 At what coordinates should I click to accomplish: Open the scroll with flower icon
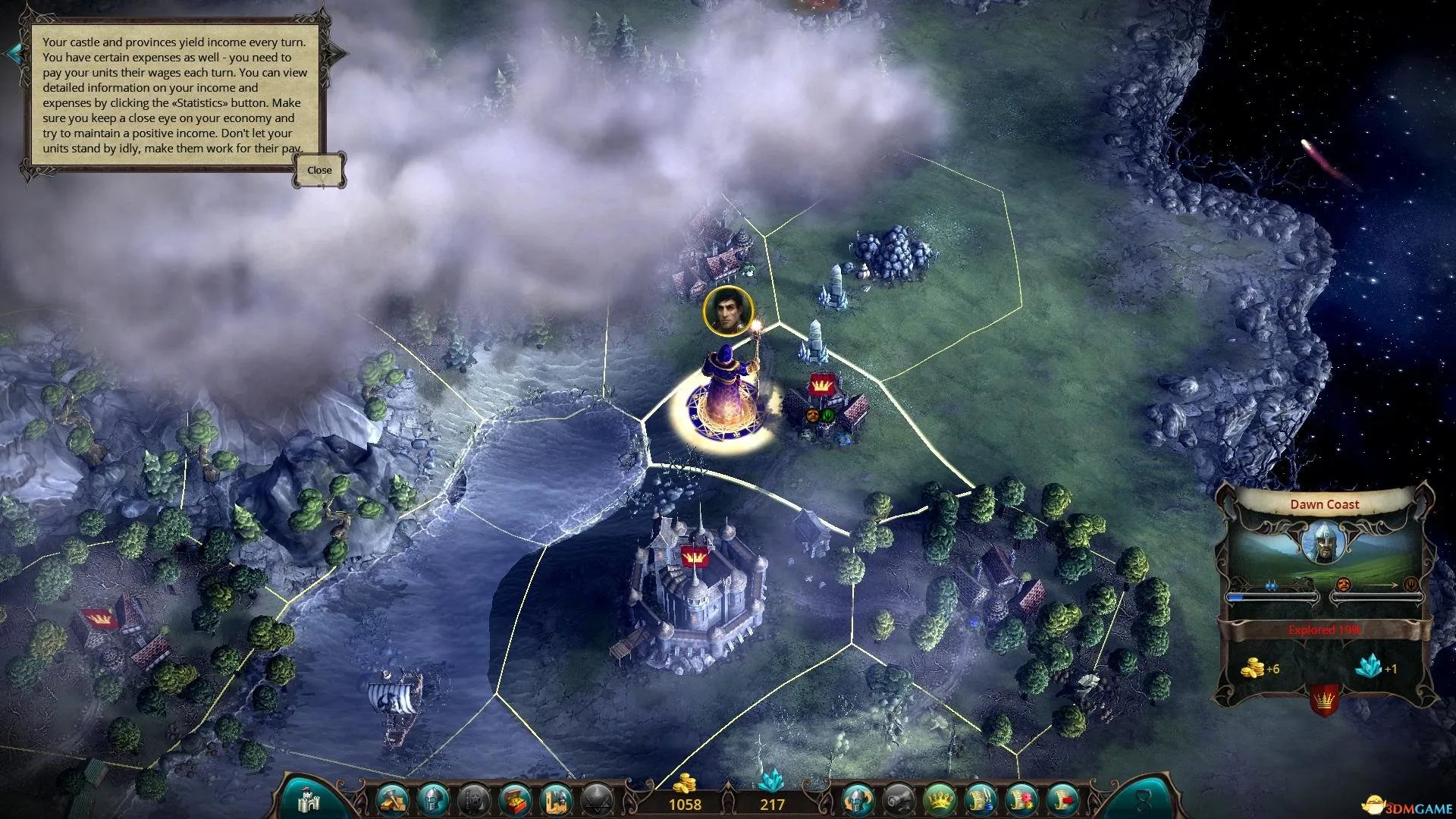click(x=1021, y=799)
